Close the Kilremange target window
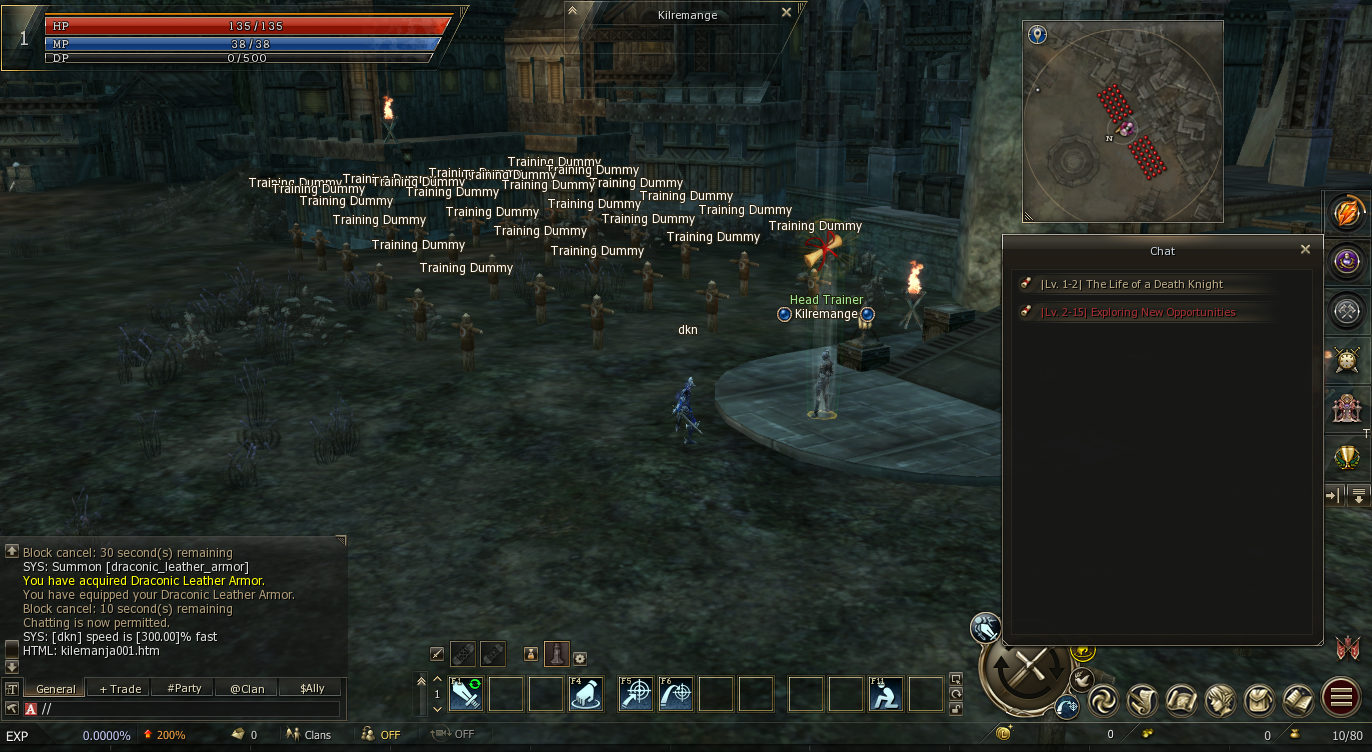Screen dimensions: 1372x752 (x=786, y=13)
